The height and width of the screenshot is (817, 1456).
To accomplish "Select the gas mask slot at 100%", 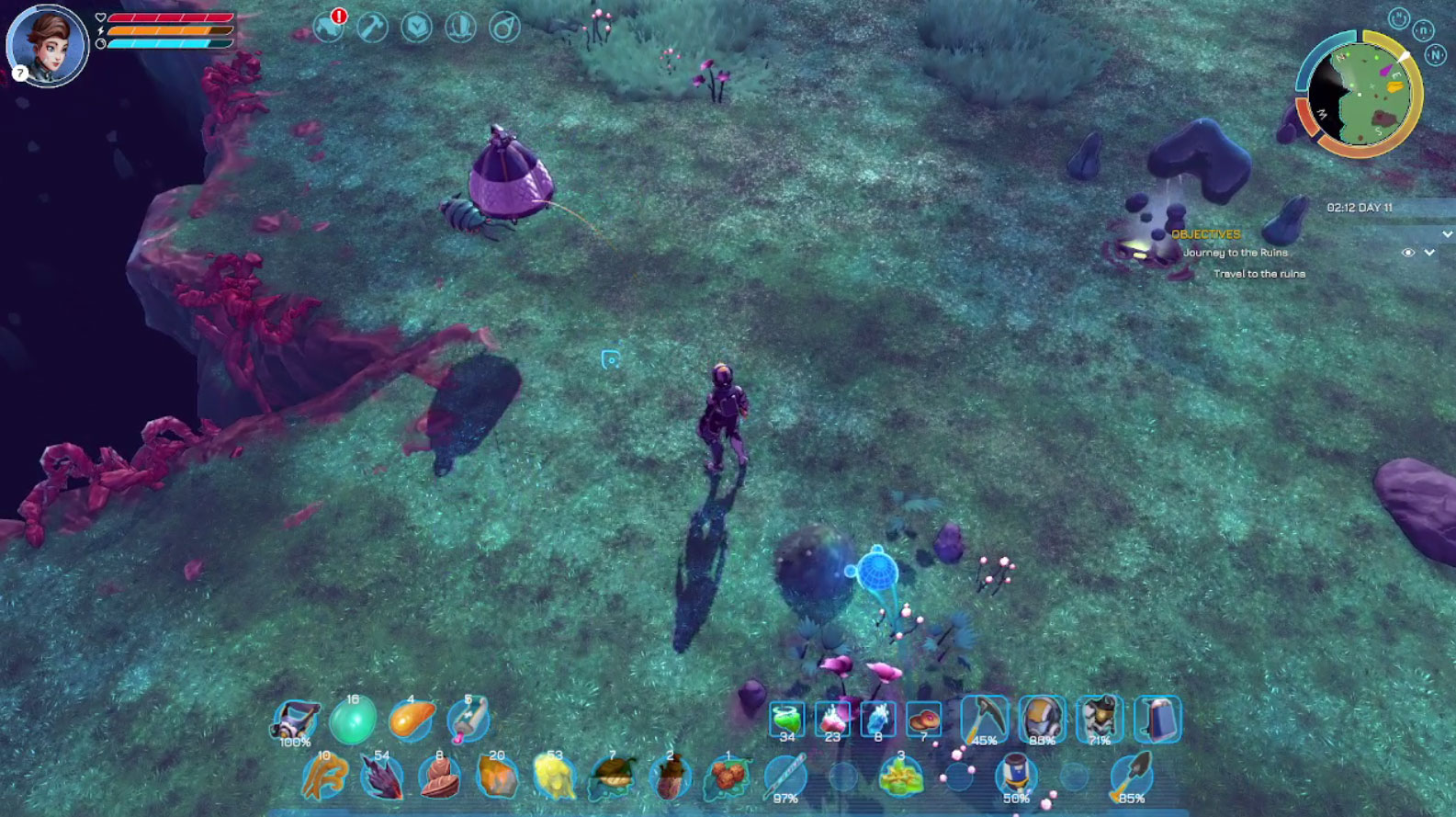I will (x=296, y=720).
